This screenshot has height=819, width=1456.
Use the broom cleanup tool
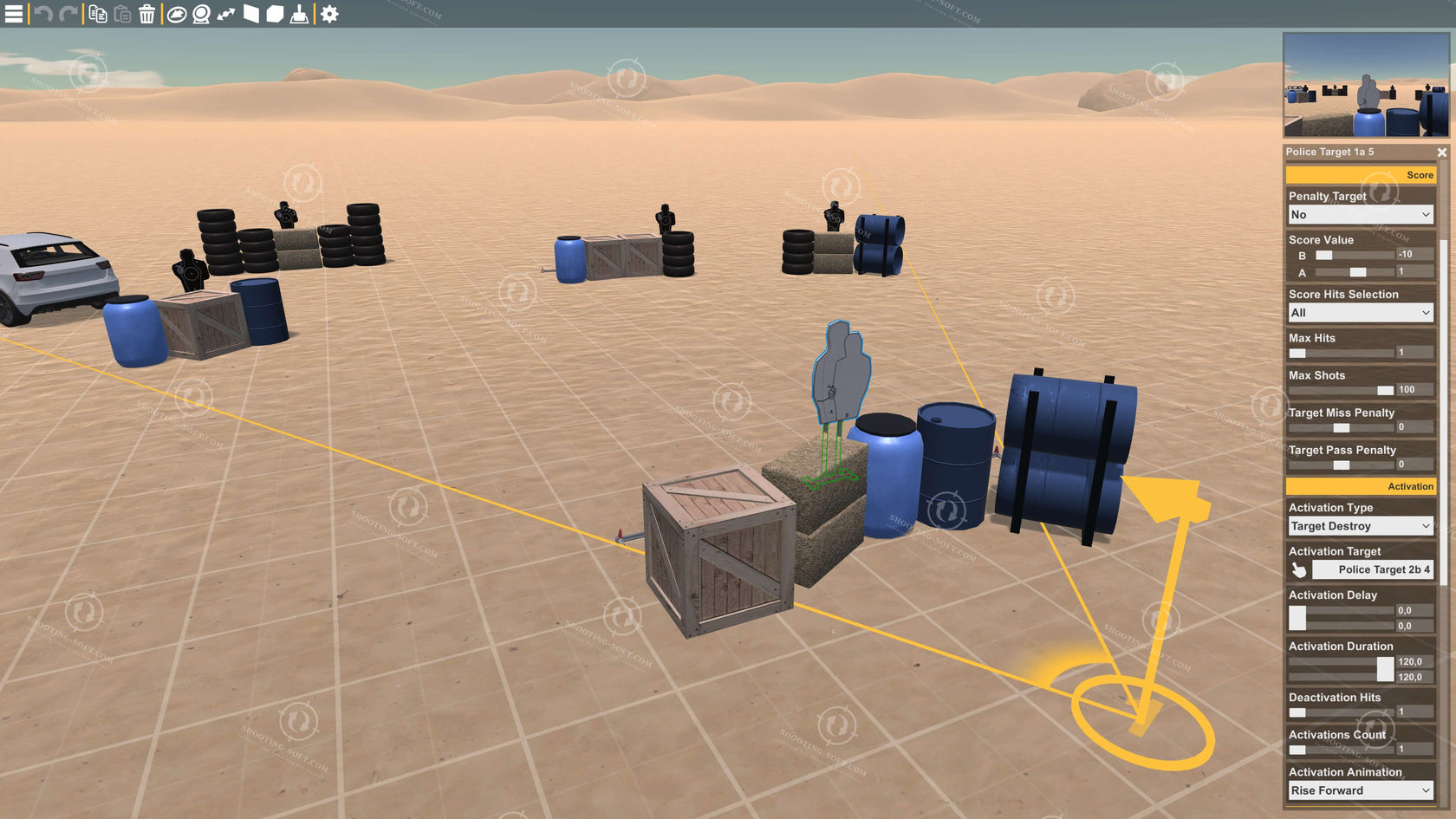pos(299,14)
